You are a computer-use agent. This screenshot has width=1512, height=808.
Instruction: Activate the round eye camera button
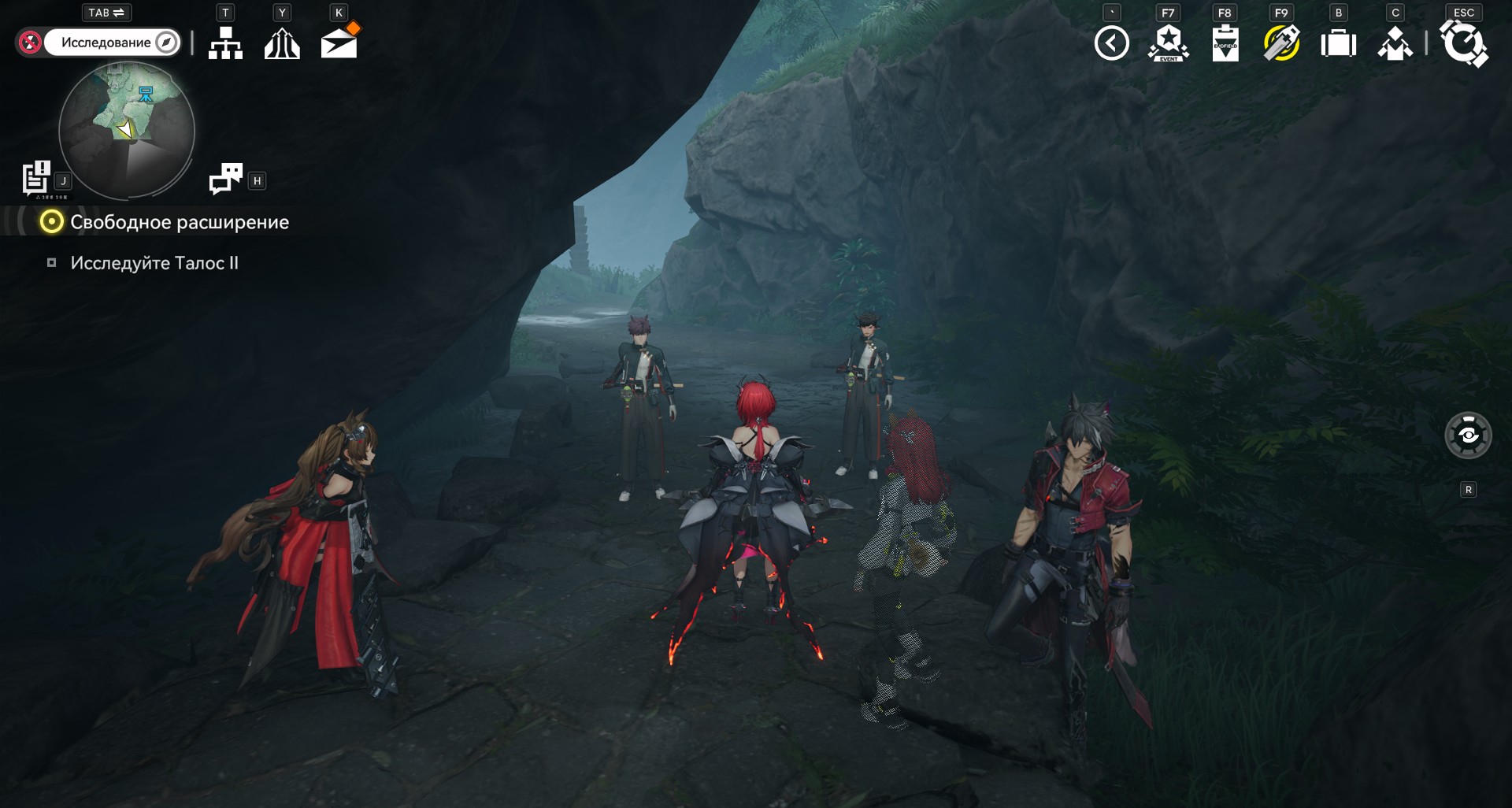[x=1468, y=435]
